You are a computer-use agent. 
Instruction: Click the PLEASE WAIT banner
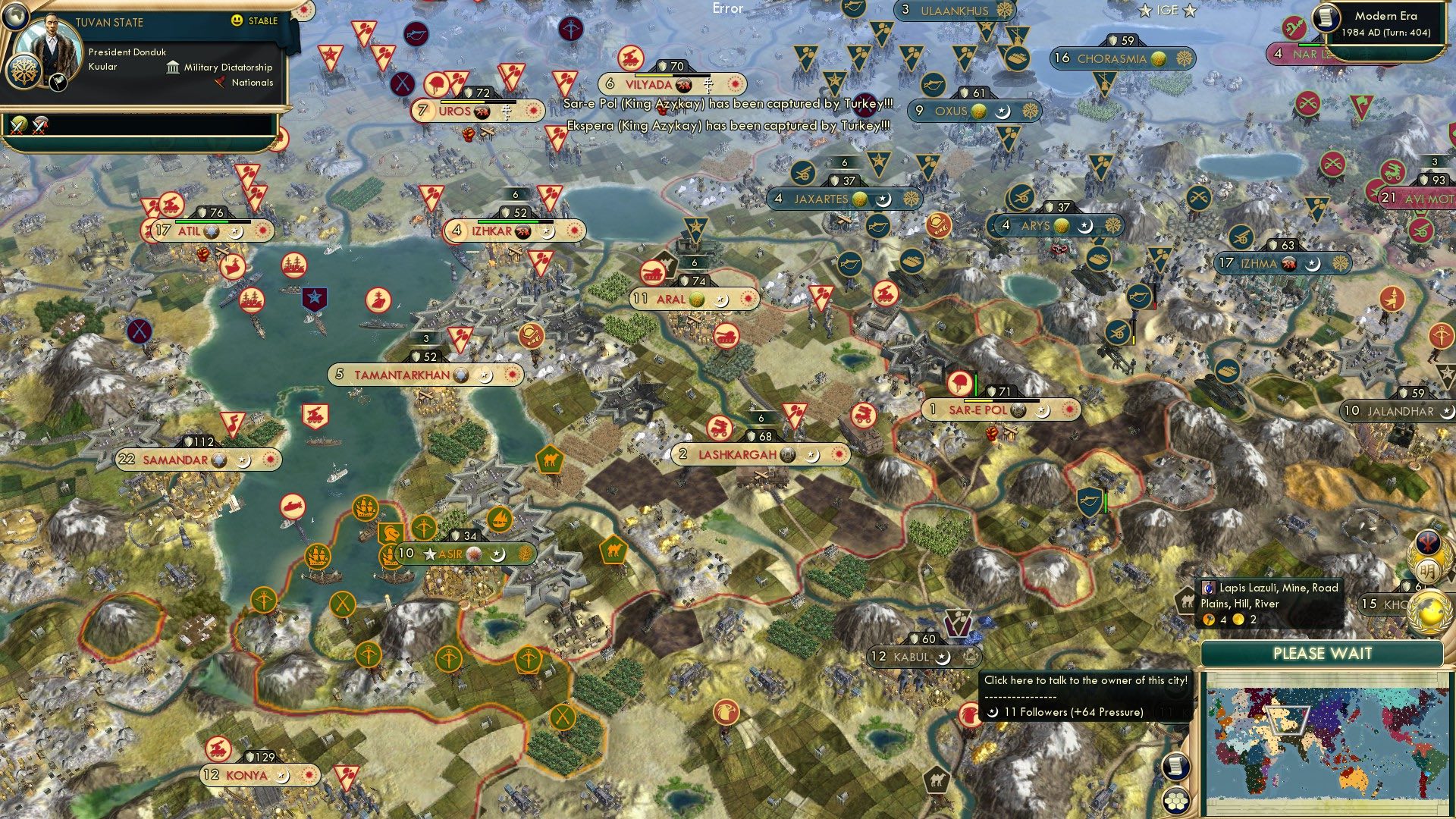click(x=1324, y=653)
